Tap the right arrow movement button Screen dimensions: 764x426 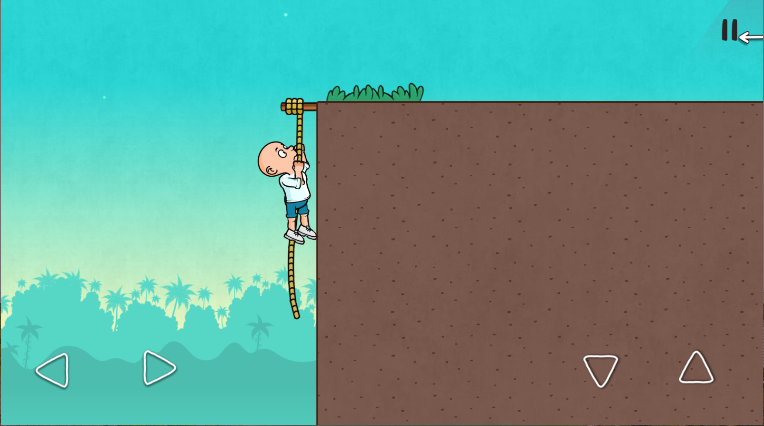[x=159, y=368]
